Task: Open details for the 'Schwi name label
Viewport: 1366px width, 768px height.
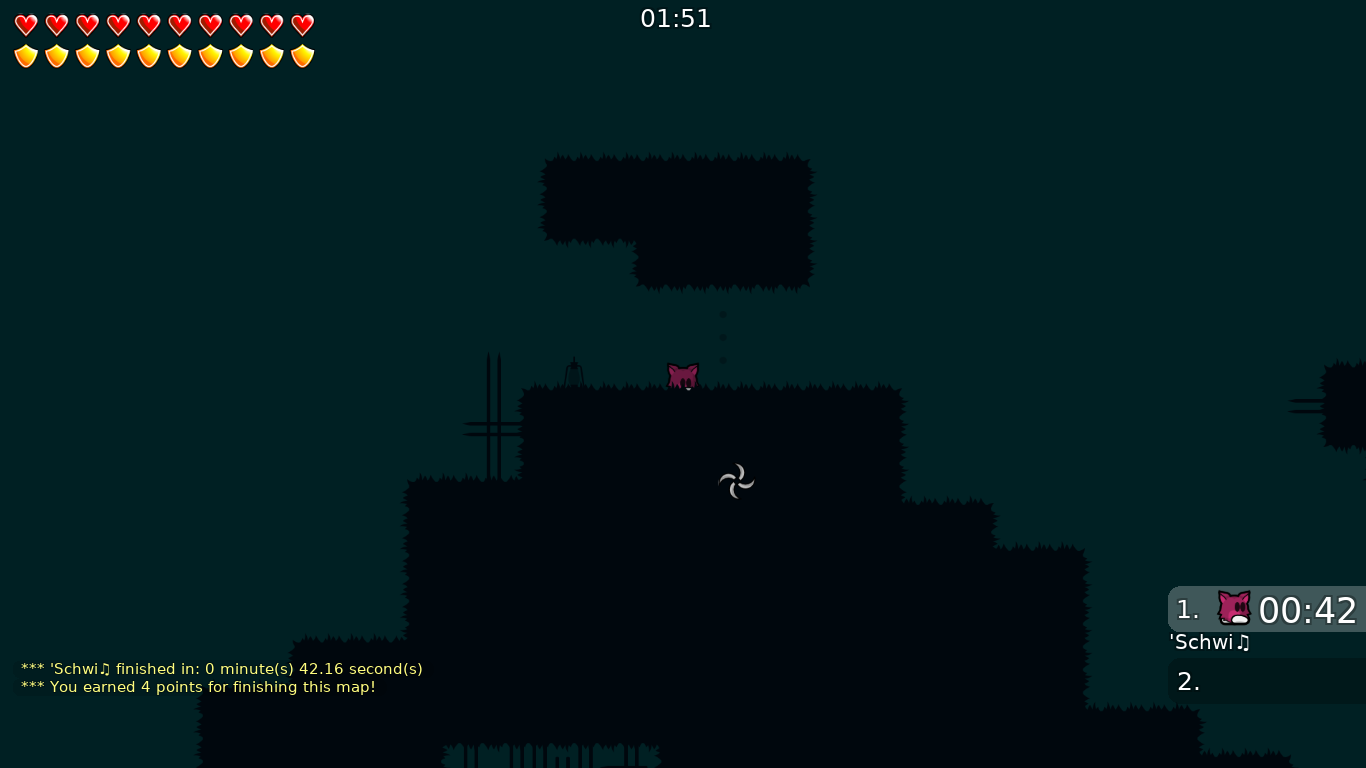Action: [x=1209, y=642]
